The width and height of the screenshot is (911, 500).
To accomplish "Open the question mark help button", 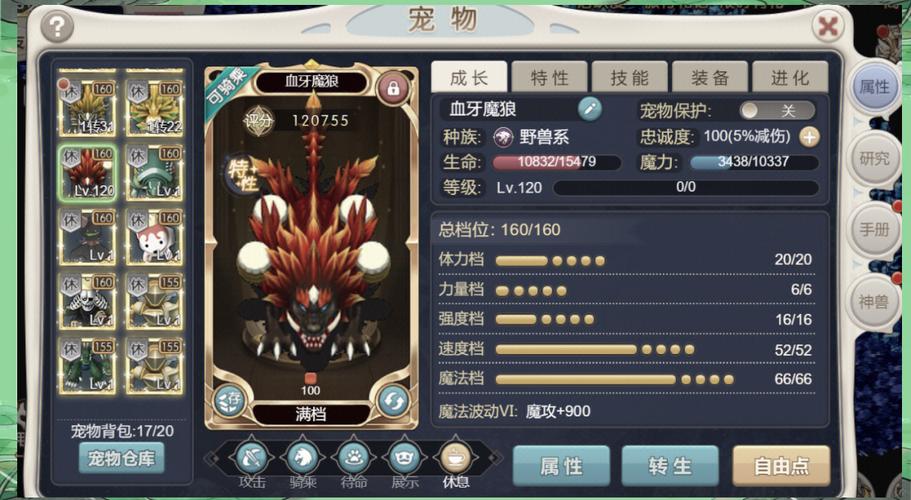I will (x=59, y=26).
